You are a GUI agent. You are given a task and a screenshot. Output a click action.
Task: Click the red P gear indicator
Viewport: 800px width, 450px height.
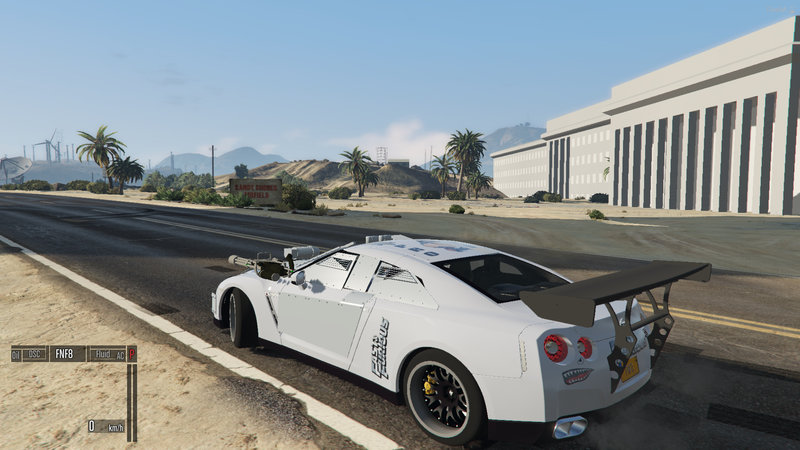click(x=131, y=354)
